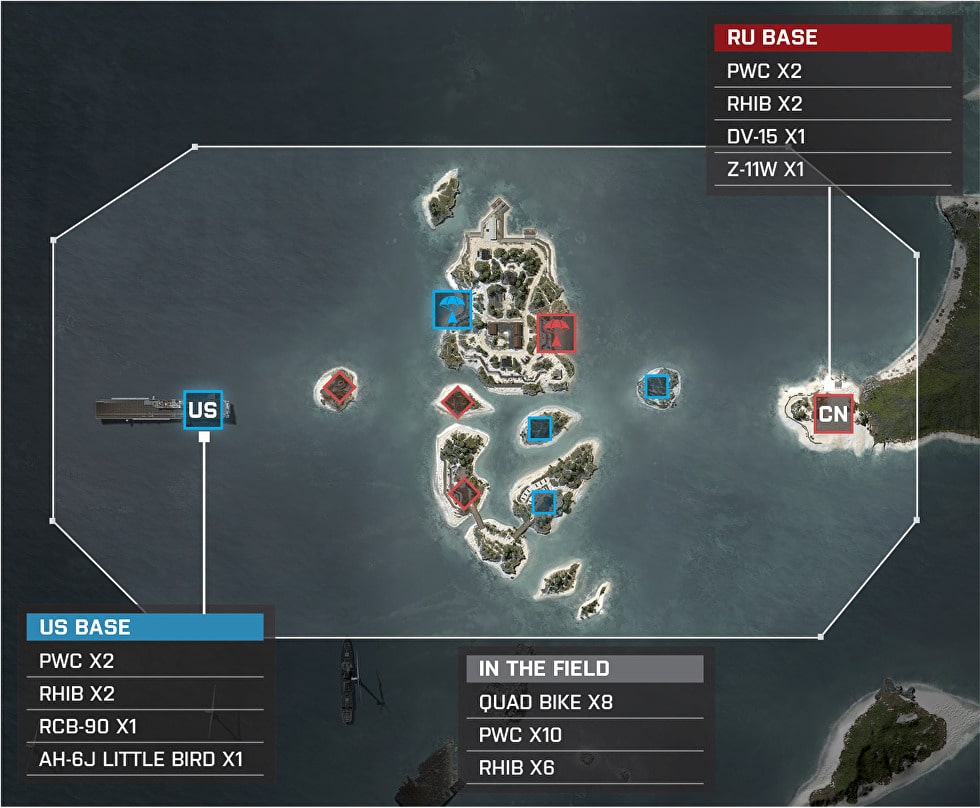Viewport: 980px width, 808px height.
Task: Select the US base marker on the carrier
Action: point(202,410)
